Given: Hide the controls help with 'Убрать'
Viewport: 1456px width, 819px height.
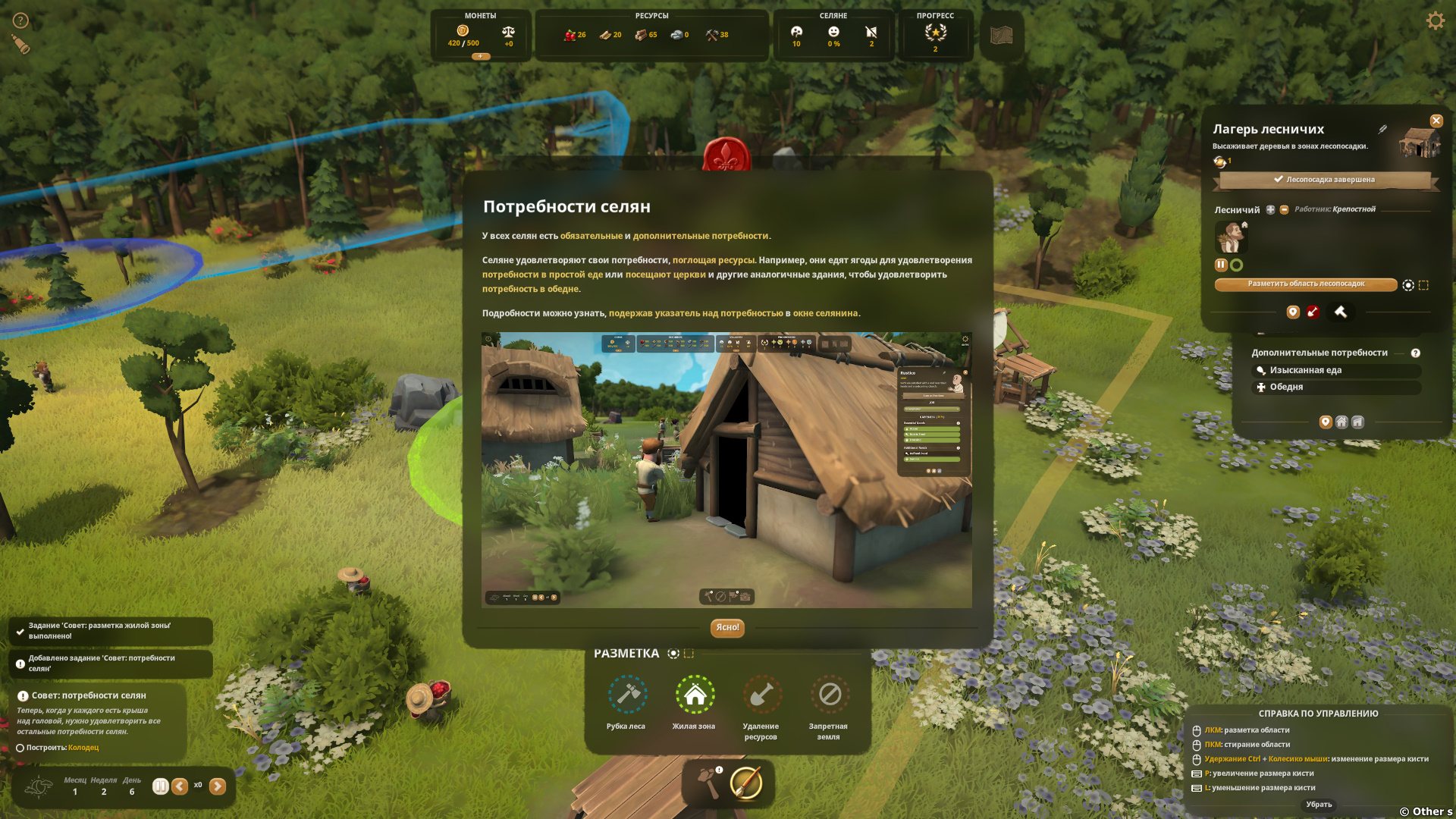Looking at the screenshot, I should (x=1319, y=805).
